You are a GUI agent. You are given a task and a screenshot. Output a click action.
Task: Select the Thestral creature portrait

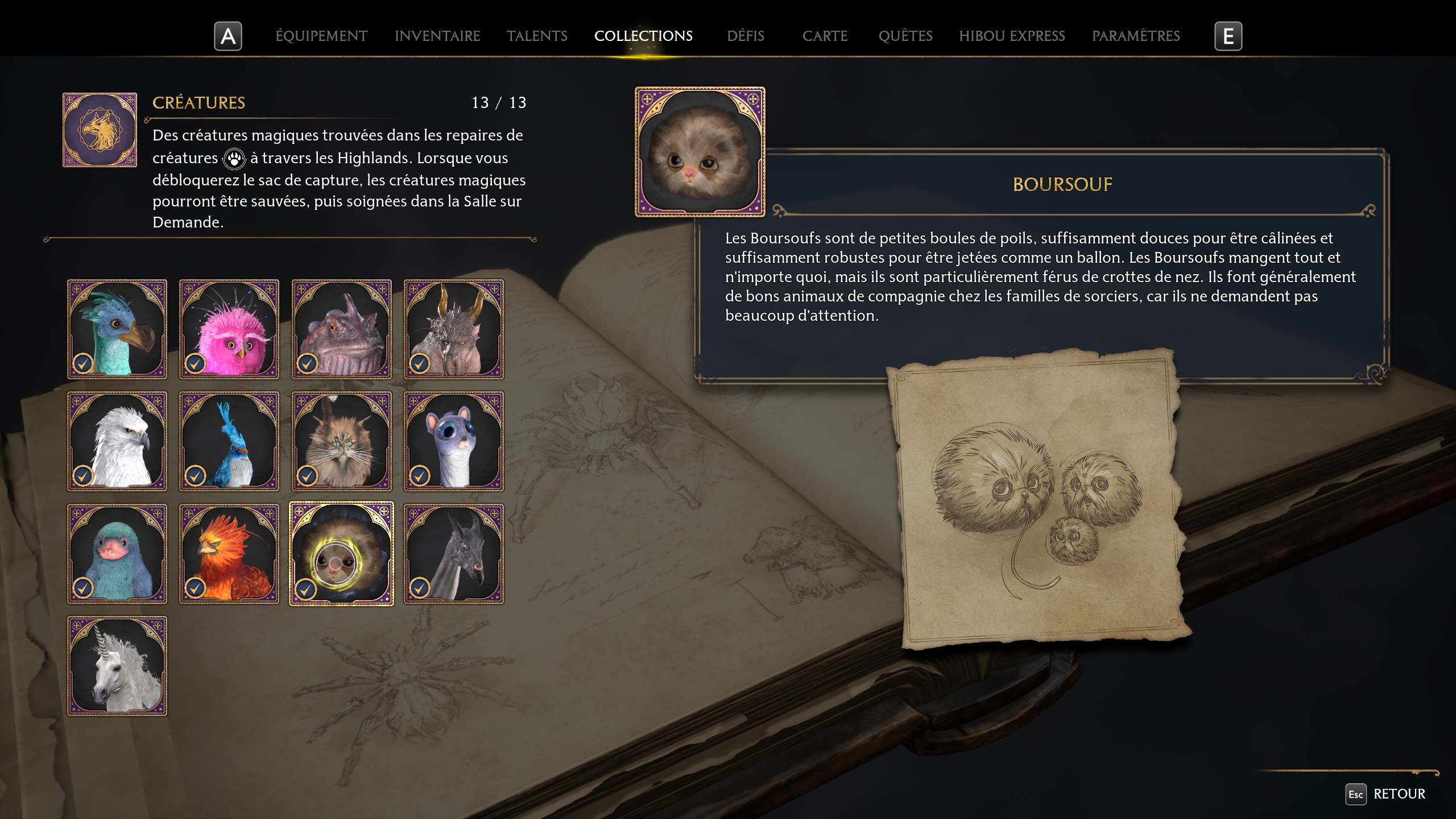point(454,553)
